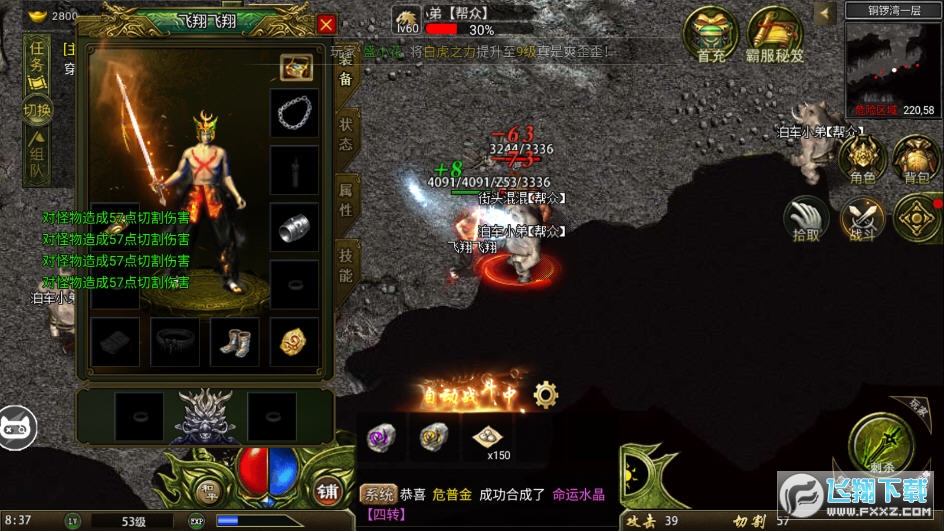Viewport: 944px width, 531px height.
Task: Click the 切换 switch button
Action: pos(38,110)
